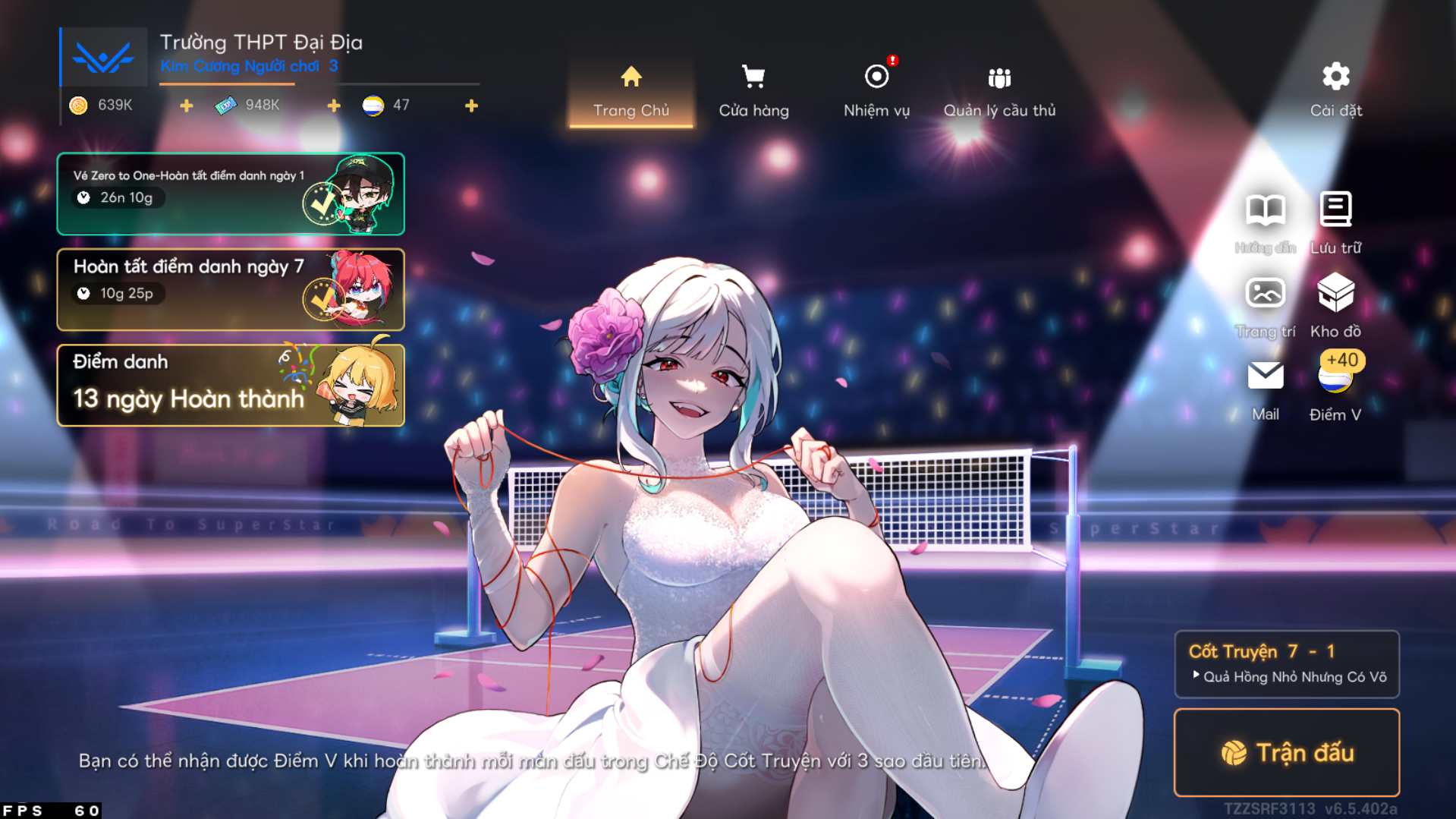
Task: Switch to the Trang Chủ home tab
Action: pos(631,91)
